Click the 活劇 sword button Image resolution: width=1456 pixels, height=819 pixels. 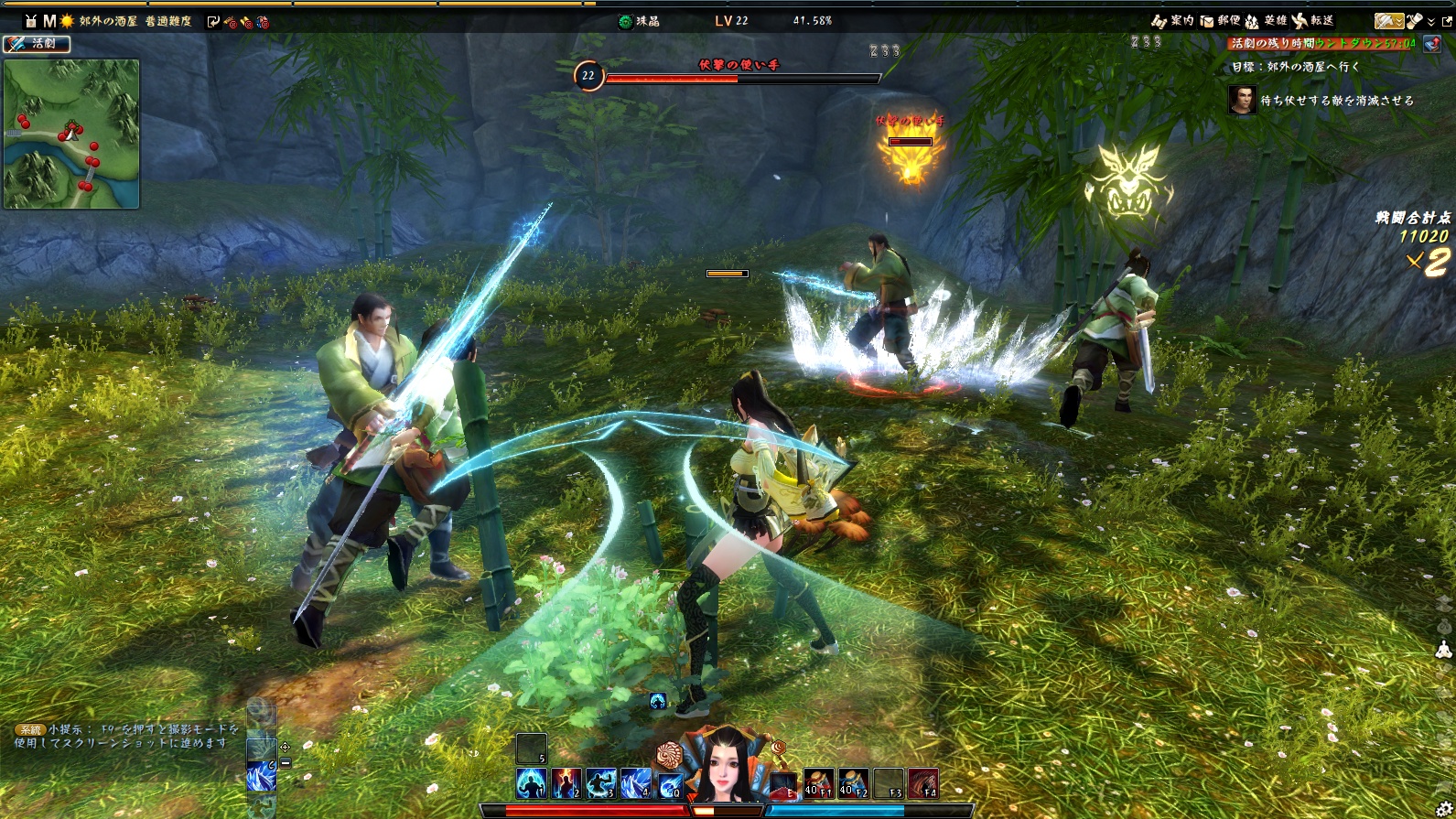(x=37, y=43)
